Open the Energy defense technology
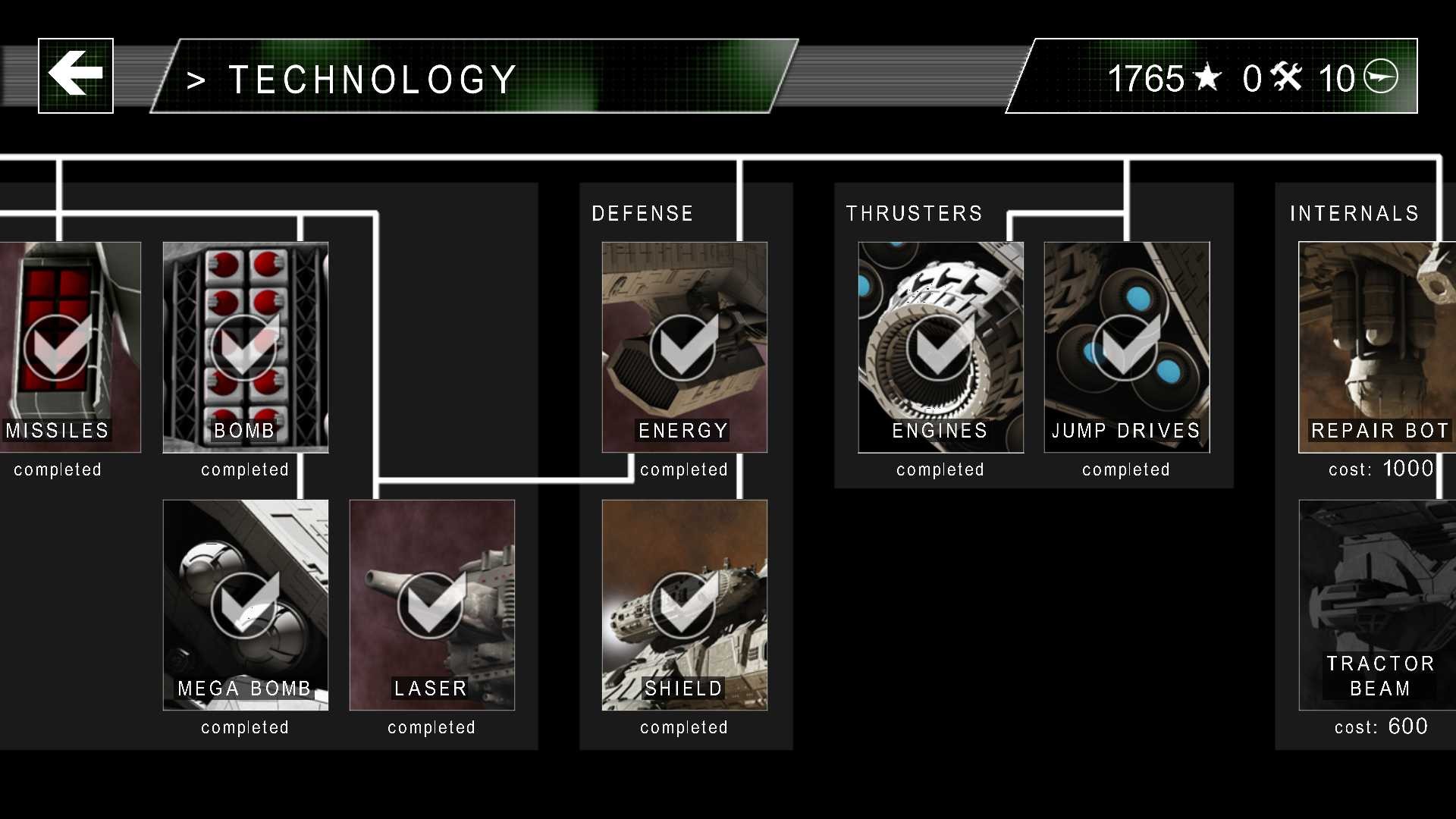1456x819 pixels. tap(684, 347)
